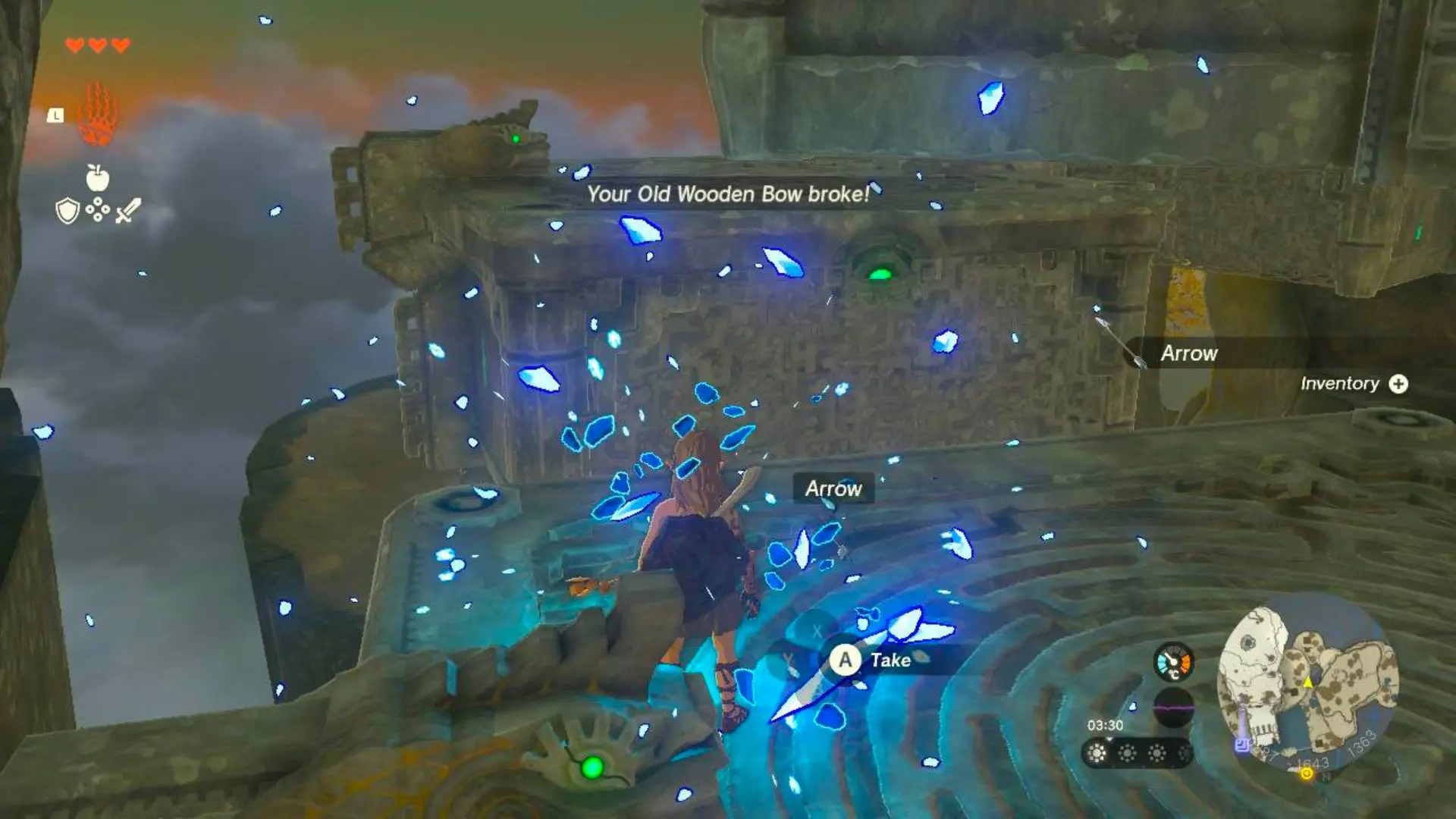Click the Arrow label in the center
The image size is (1456, 819).
point(833,488)
